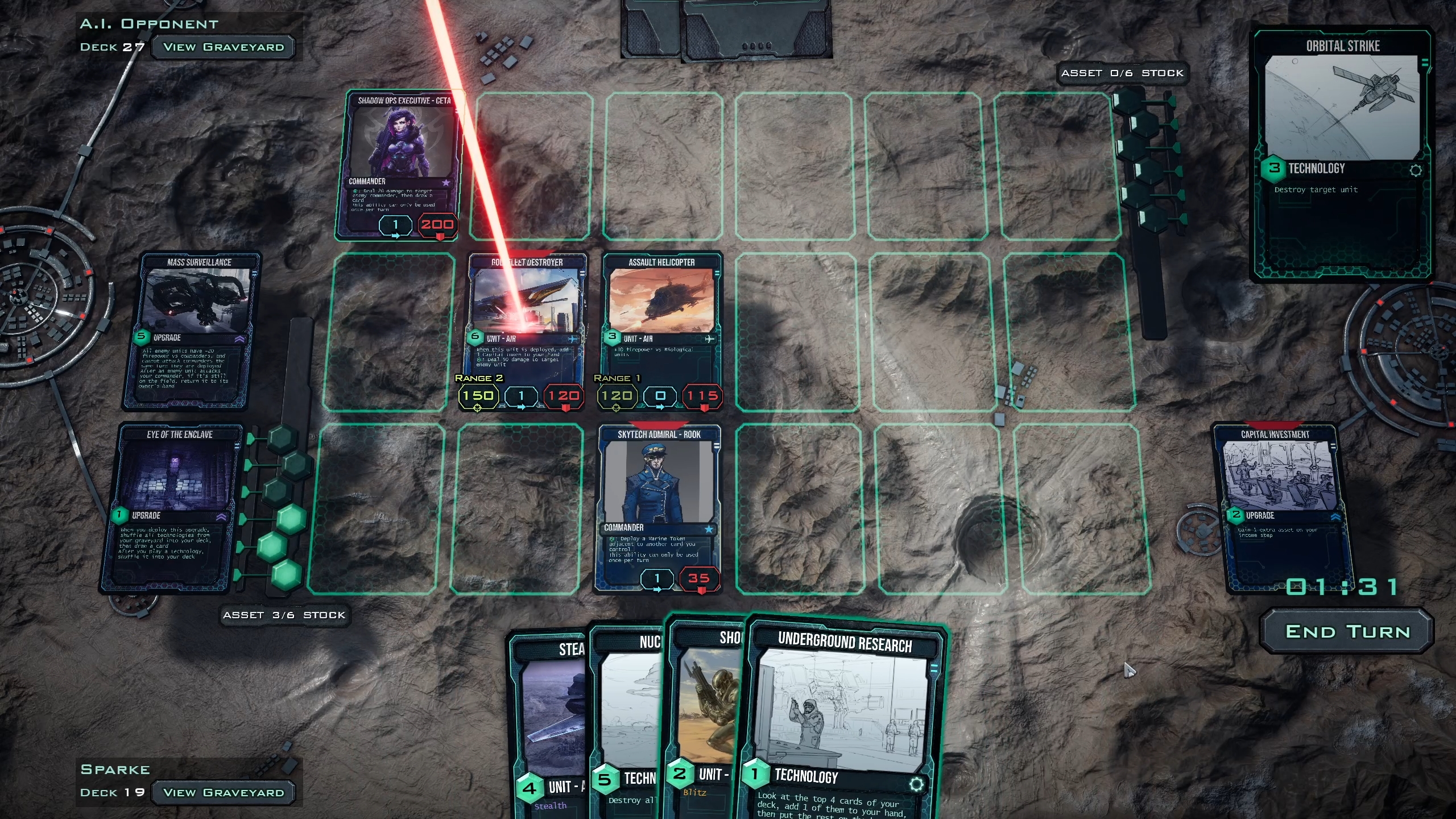Open Sparke's graveyard view
1456x819 pixels.
coord(223,792)
